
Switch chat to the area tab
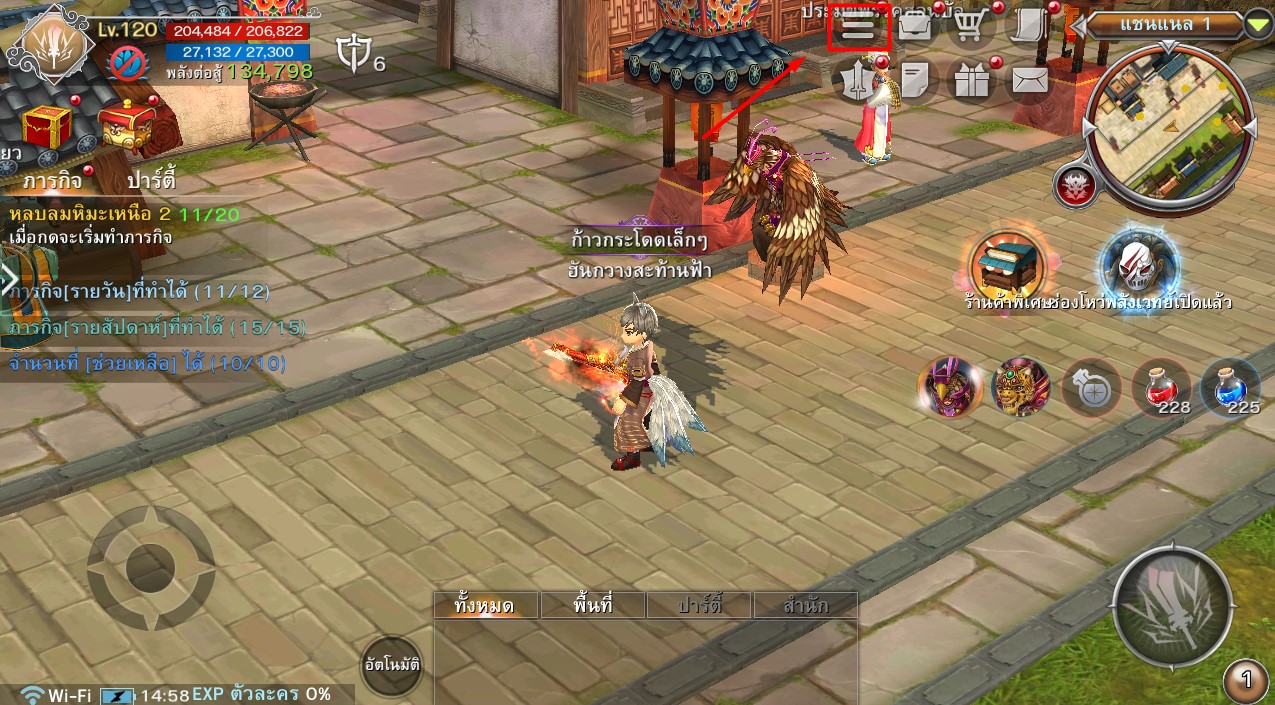[x=593, y=605]
